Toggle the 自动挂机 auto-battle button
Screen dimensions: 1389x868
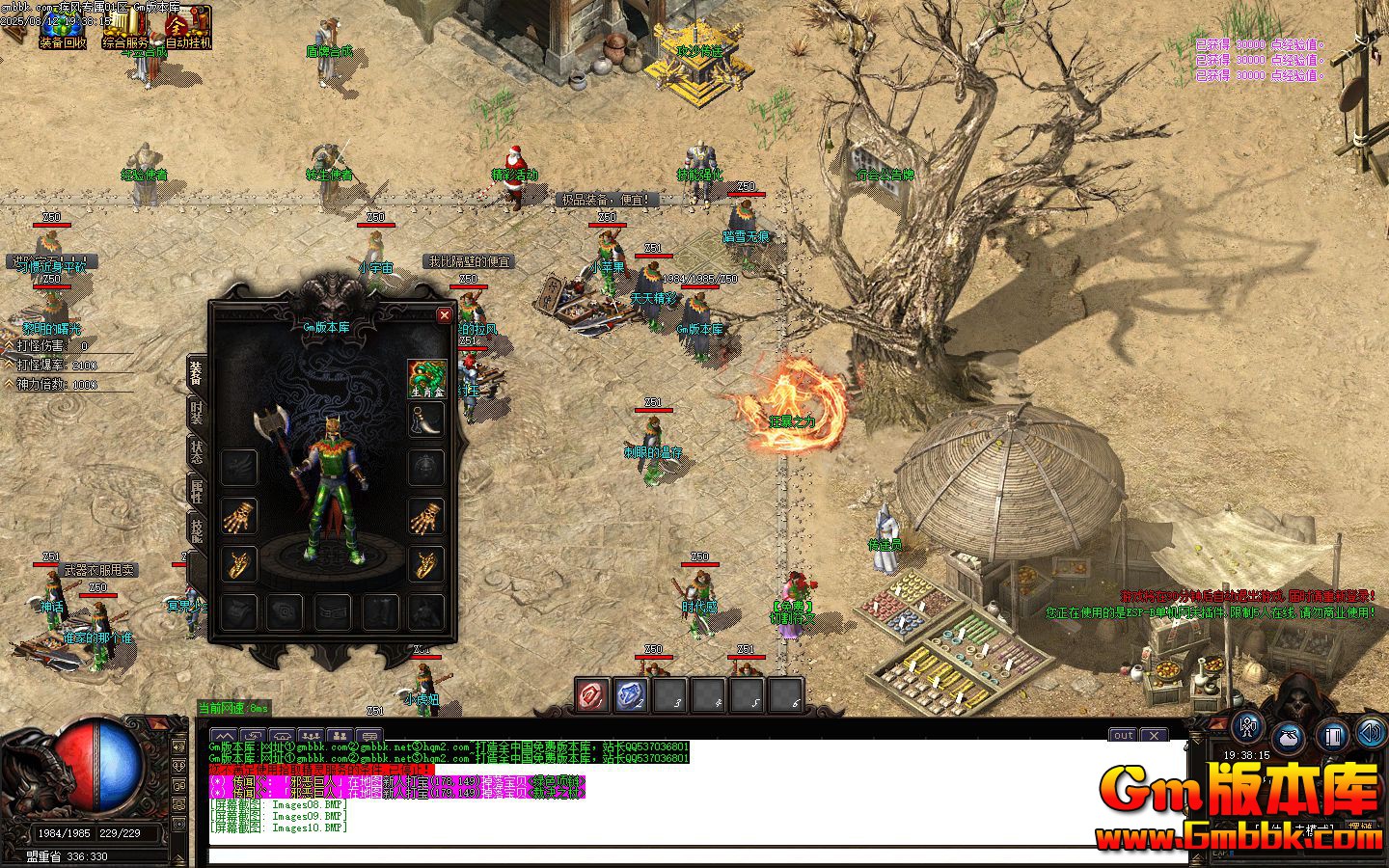[188, 29]
